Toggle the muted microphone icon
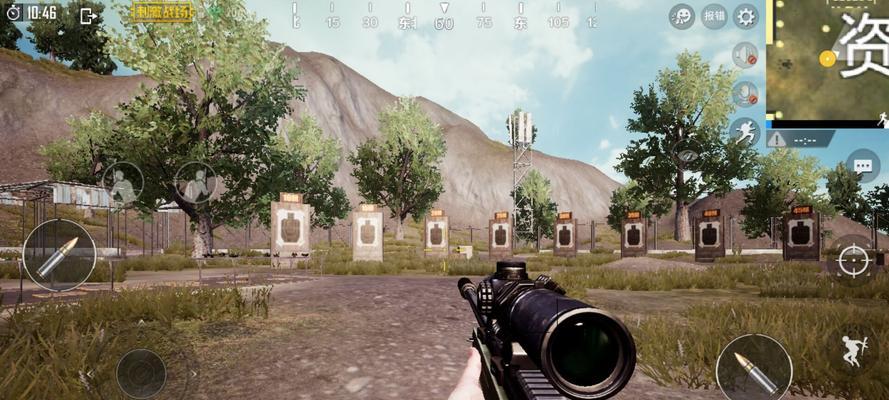889x400 pixels. [743, 94]
